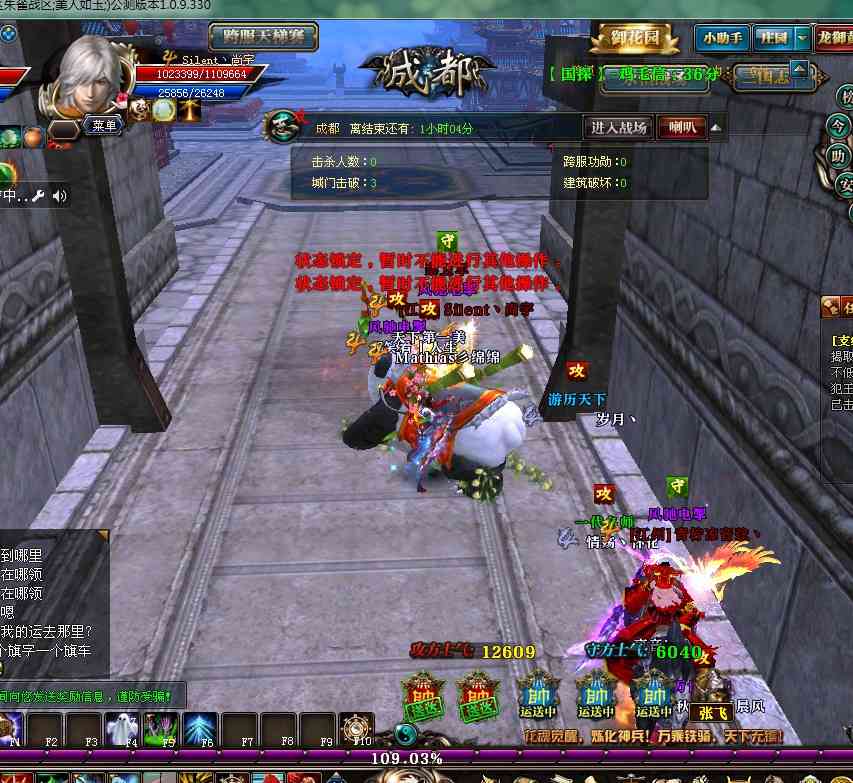Viewport: 853px width, 783px height.
Task: Open the 跨服天梯赛 ladder tournament button
Action: tap(263, 38)
